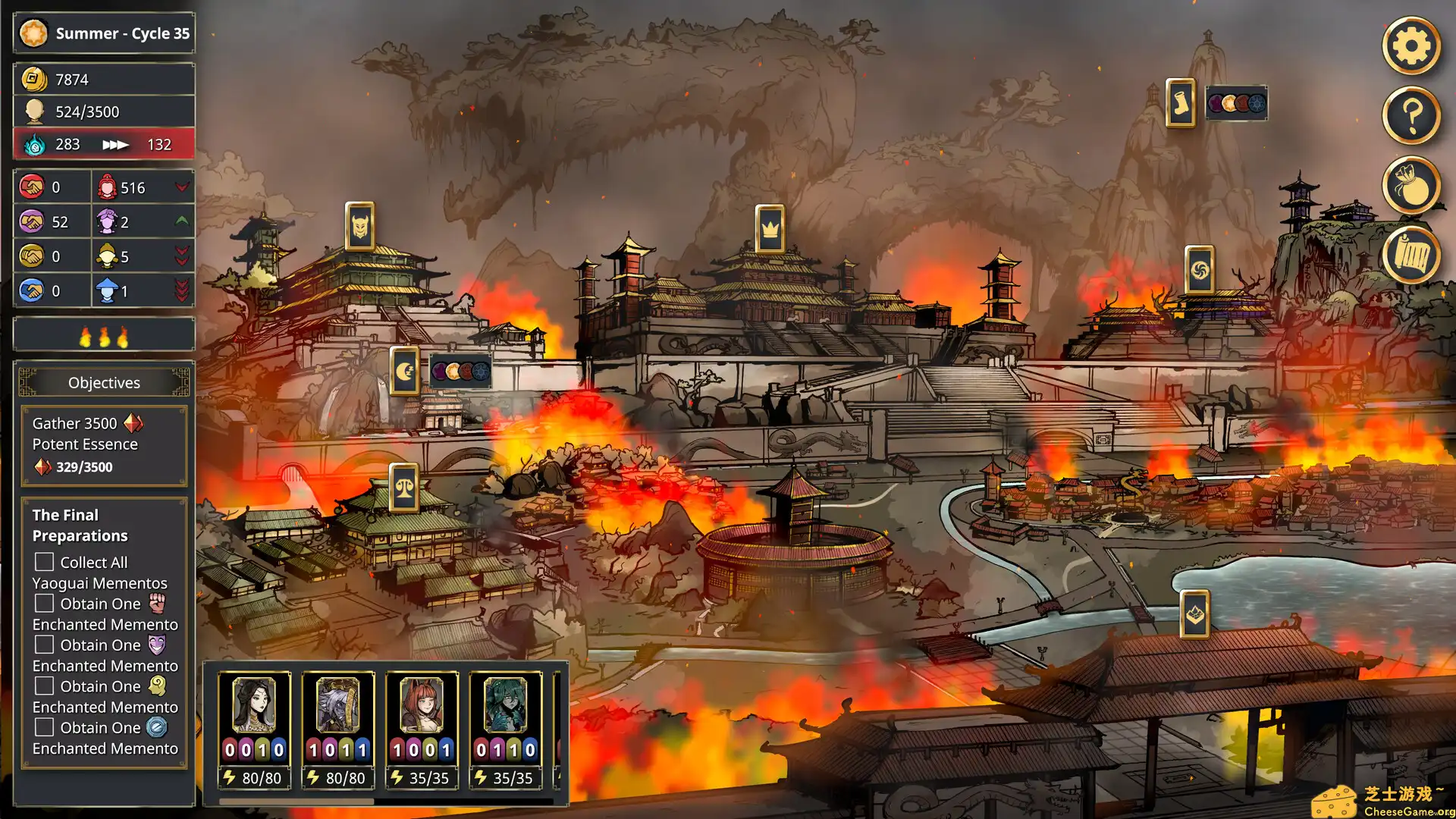Click the diamond marker near the lake
This screenshot has height=819, width=1456.
click(1195, 613)
